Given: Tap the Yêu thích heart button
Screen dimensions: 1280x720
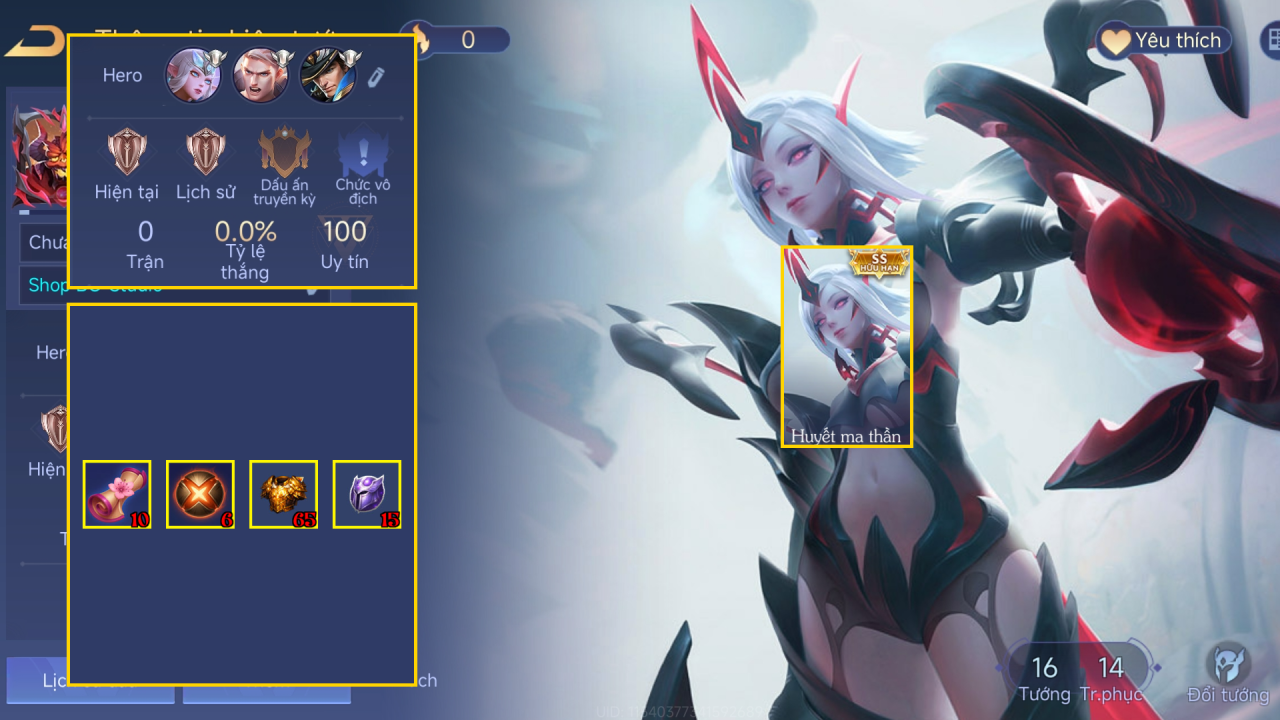Looking at the screenshot, I should [x=1162, y=41].
